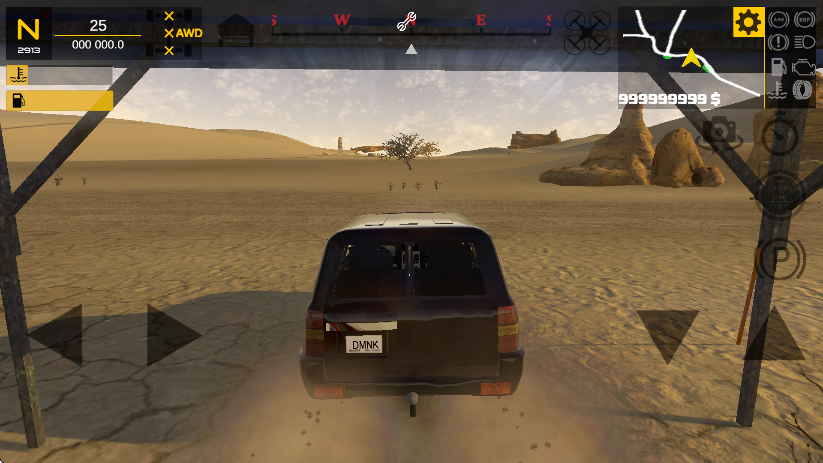Switch view with the camera icon
The image size is (823, 463).
pyautogui.click(x=720, y=131)
